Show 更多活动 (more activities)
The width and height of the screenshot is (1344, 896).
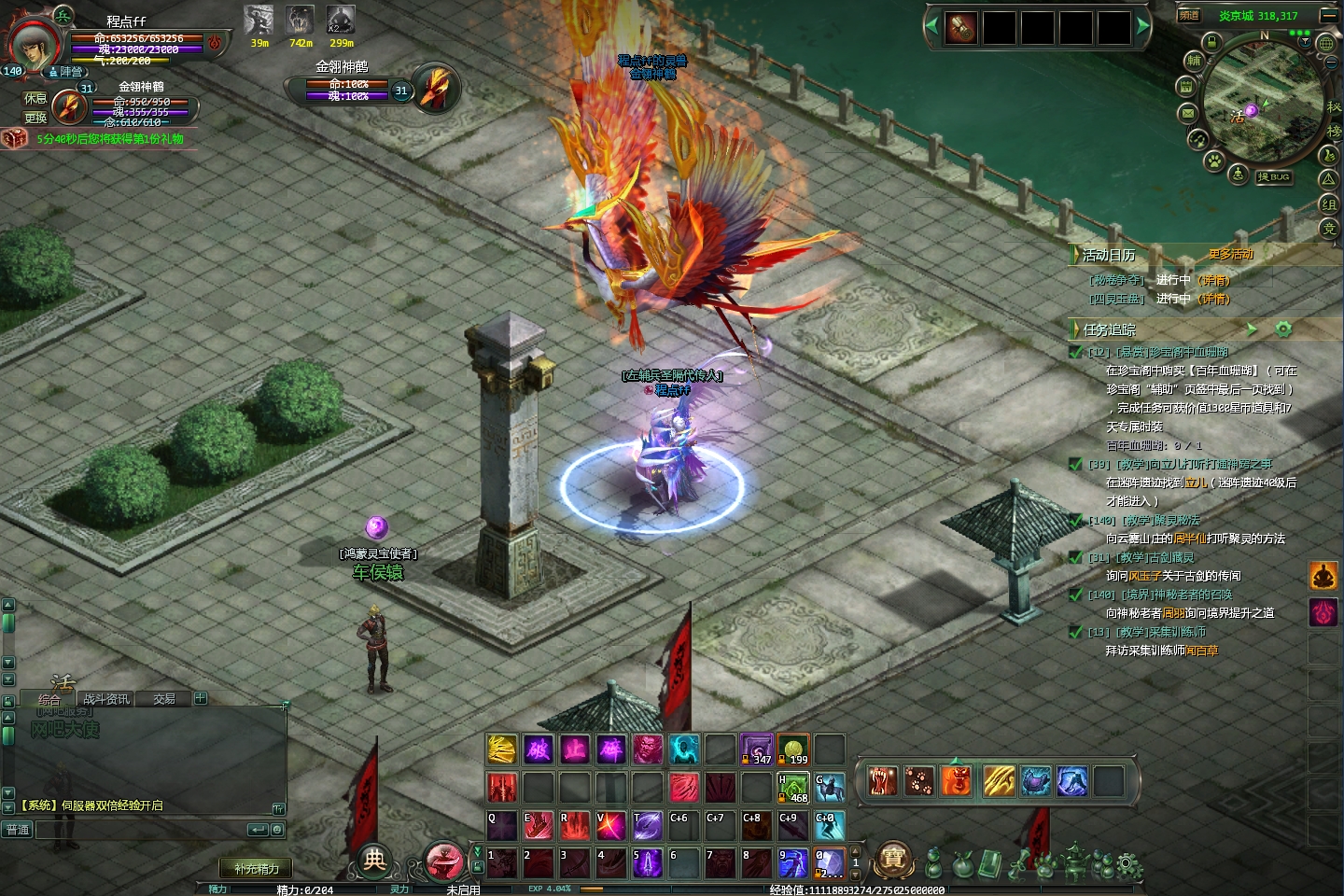(x=1230, y=254)
